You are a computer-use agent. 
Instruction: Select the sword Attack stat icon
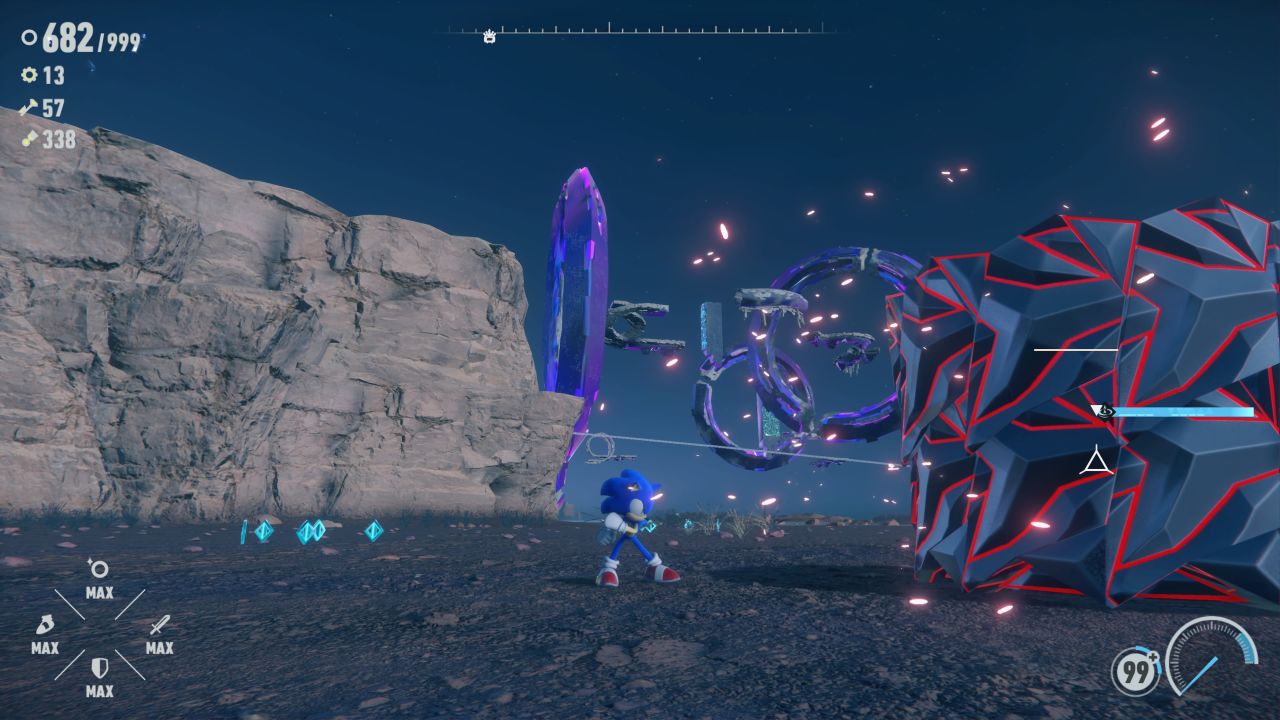point(160,626)
